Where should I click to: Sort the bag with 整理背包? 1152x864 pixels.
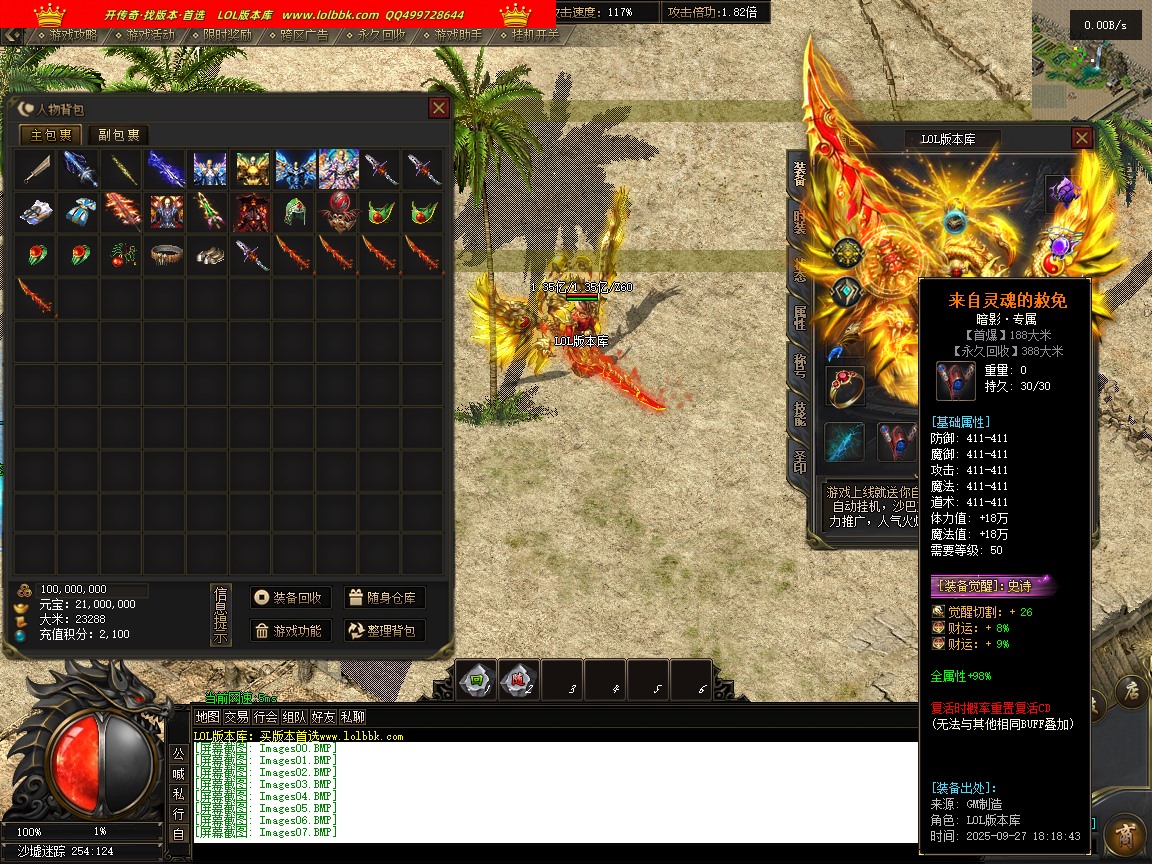385,630
